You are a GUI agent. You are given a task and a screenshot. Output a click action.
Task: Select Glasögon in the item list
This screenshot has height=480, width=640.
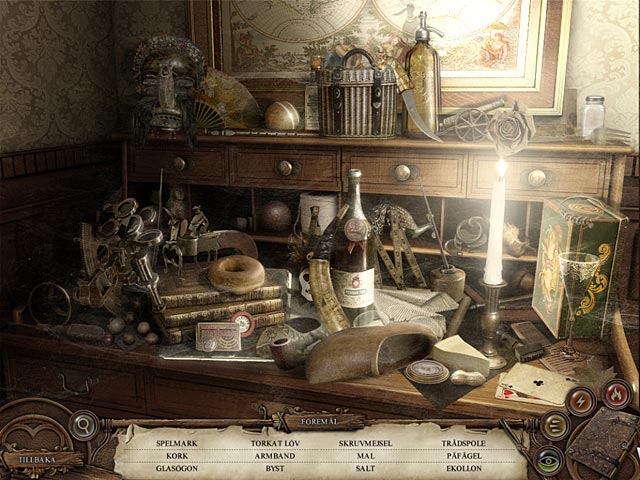click(x=176, y=467)
